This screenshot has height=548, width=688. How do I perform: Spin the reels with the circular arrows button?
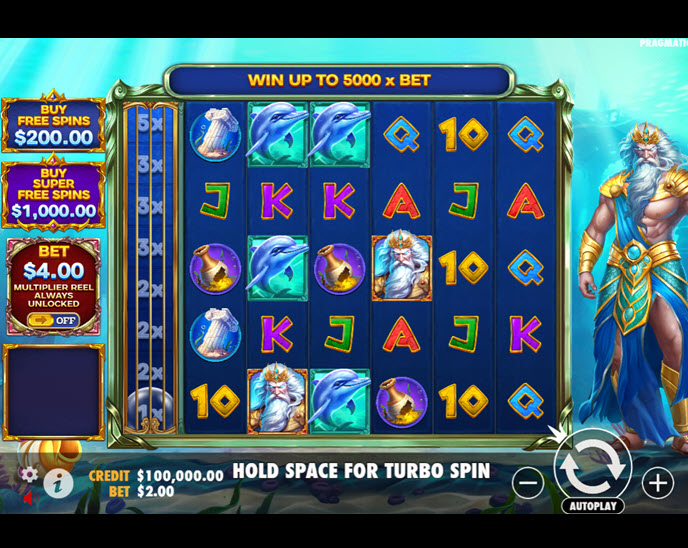(592, 465)
